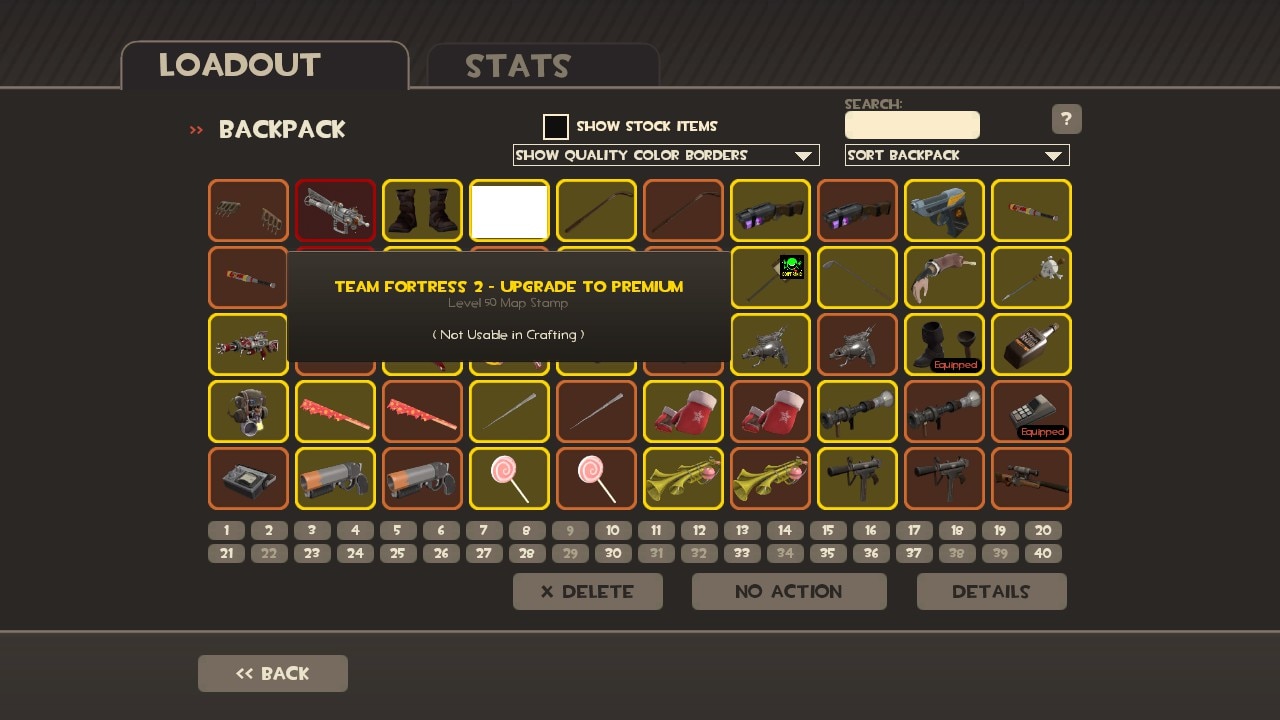Select the blank white Map Stamp slot
This screenshot has height=720, width=1280.
click(x=509, y=210)
